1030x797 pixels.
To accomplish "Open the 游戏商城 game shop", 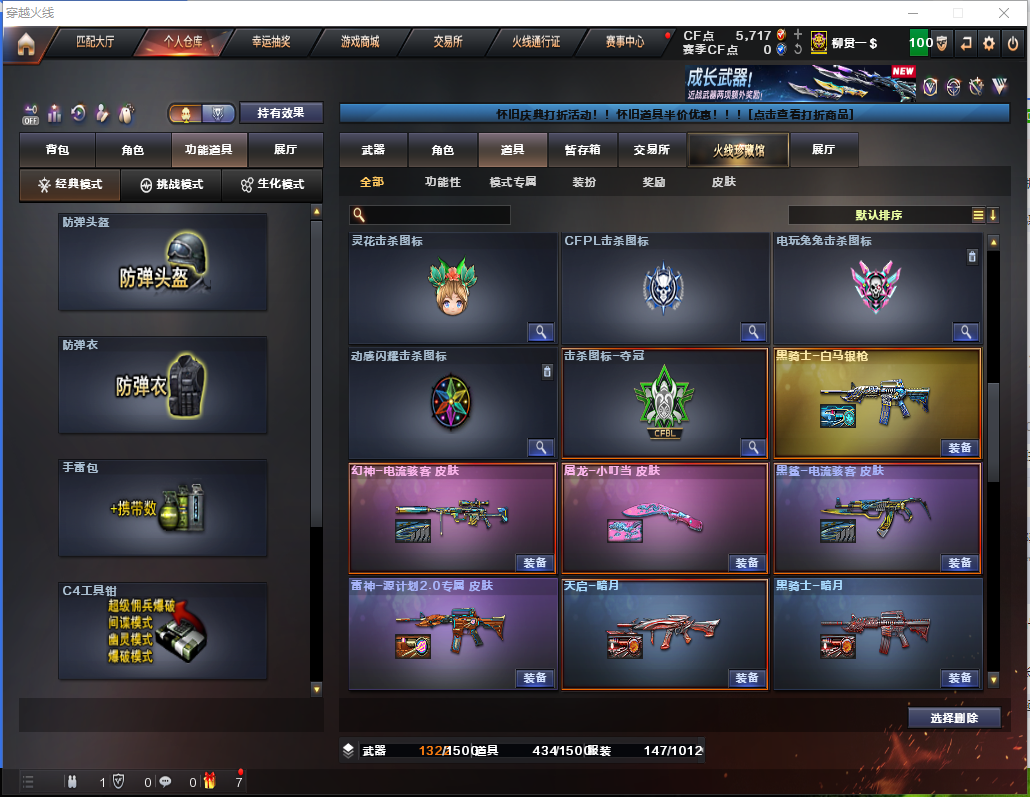I will pos(360,42).
